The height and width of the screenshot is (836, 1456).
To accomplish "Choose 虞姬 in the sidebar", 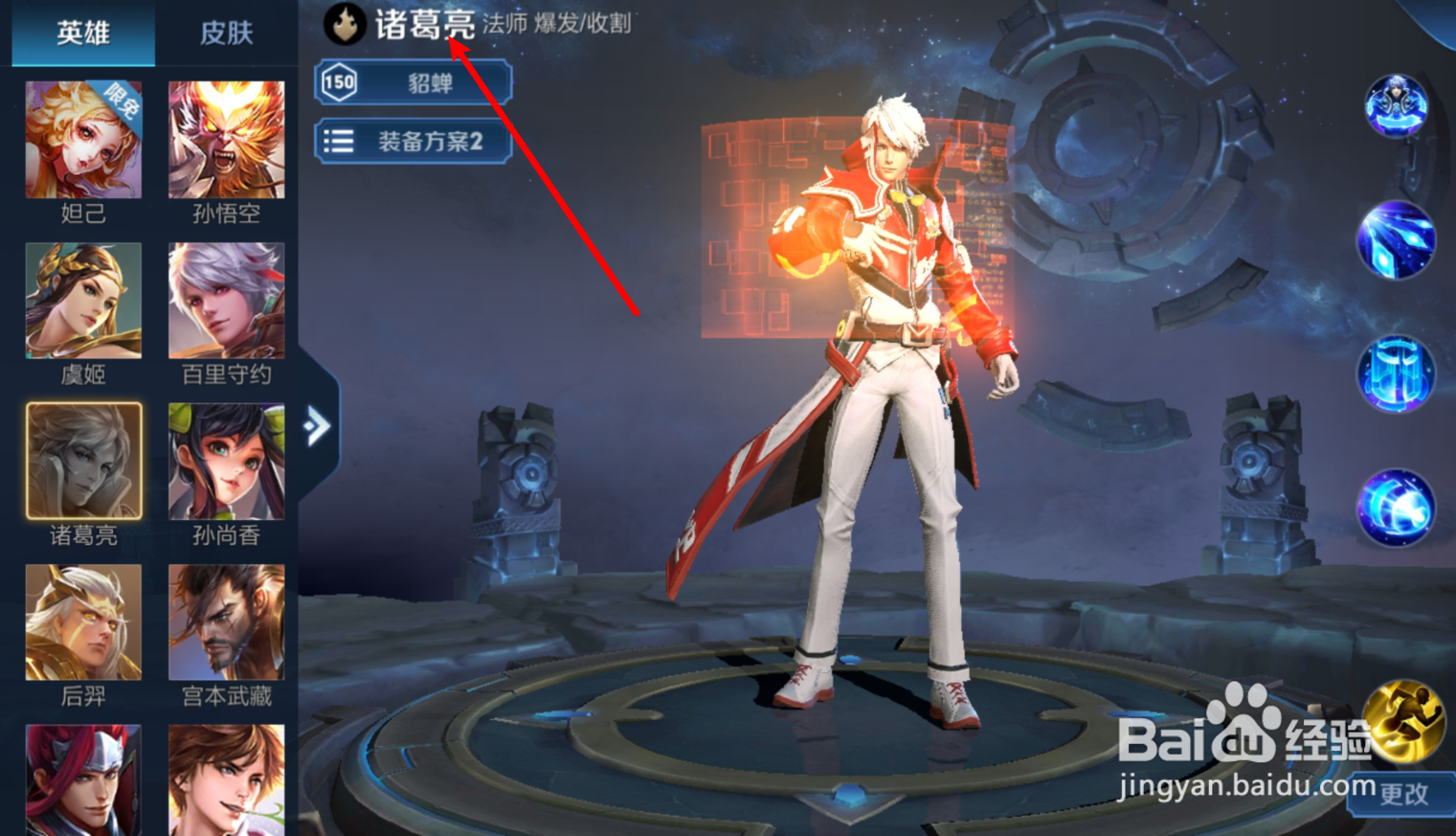I will 82,300.
